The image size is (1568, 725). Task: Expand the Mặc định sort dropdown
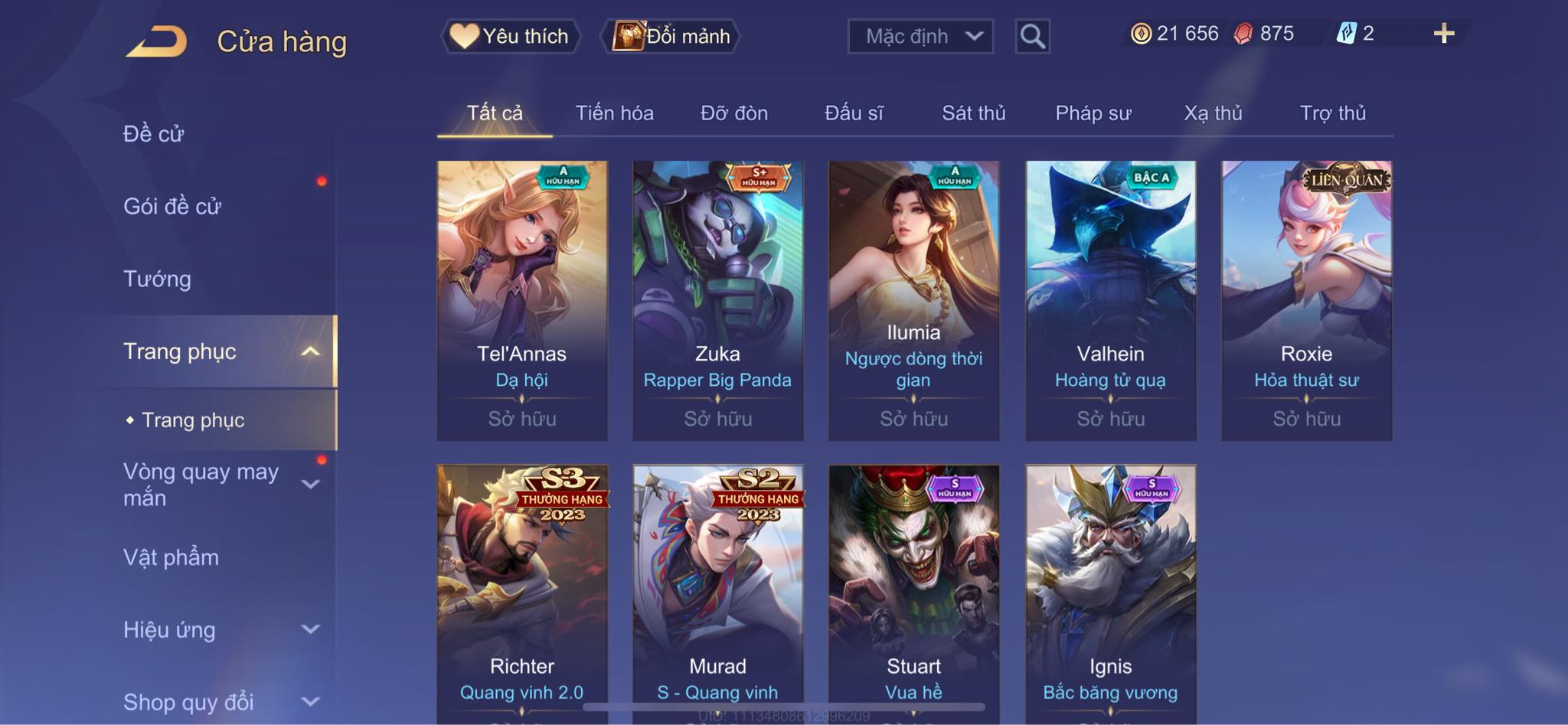point(920,36)
